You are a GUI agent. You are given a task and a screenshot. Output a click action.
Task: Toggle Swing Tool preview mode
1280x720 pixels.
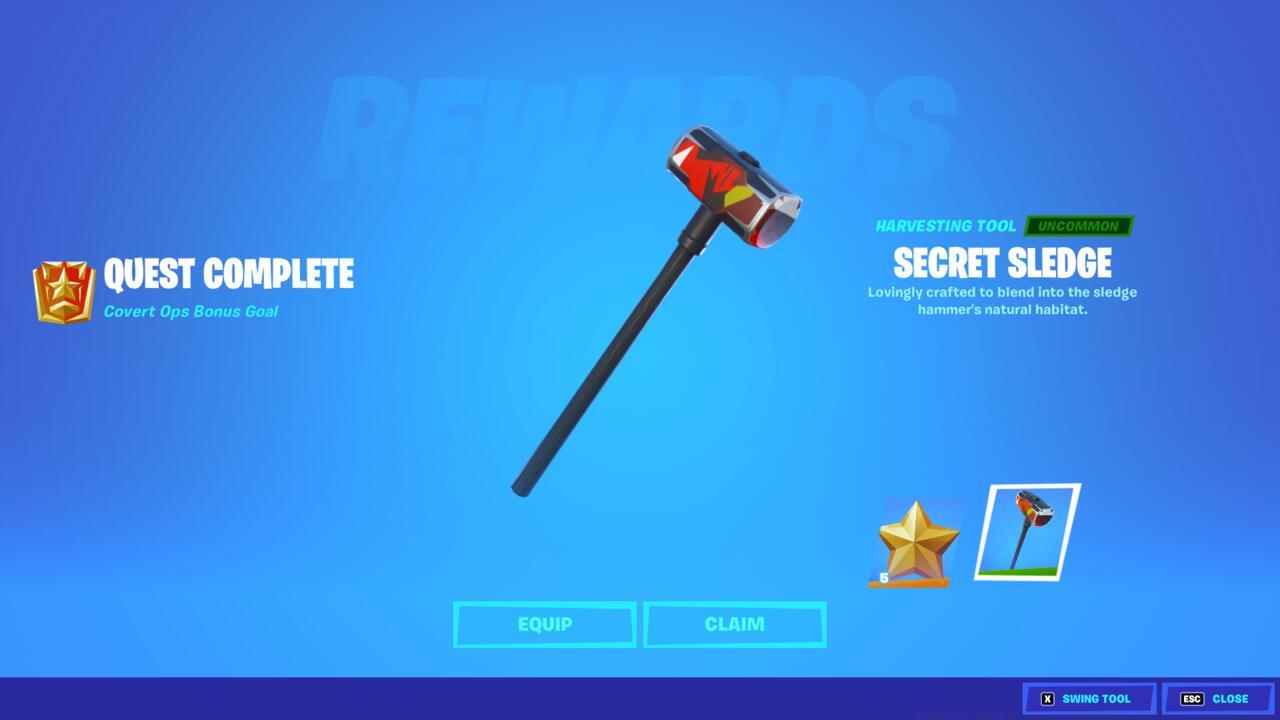1086,698
